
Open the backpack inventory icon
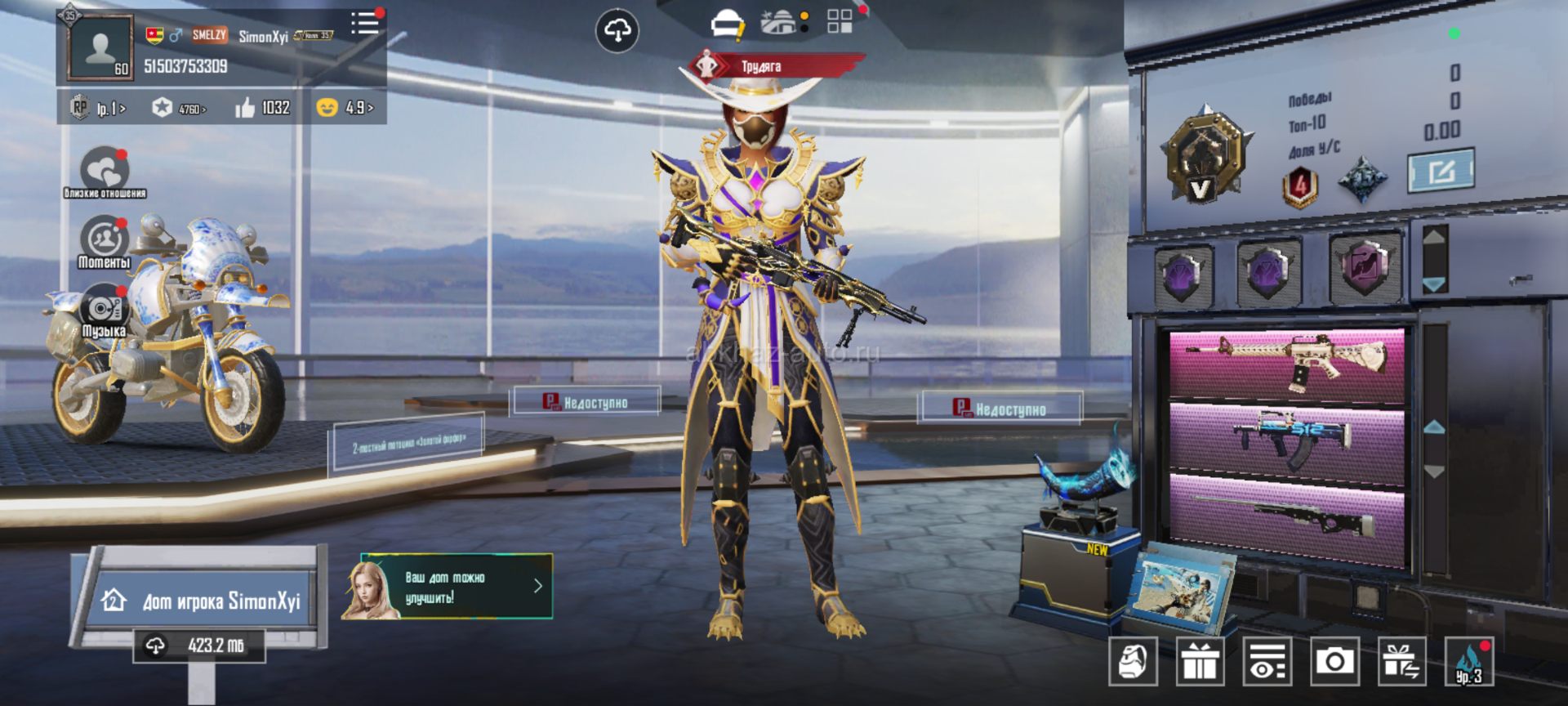tap(1133, 660)
